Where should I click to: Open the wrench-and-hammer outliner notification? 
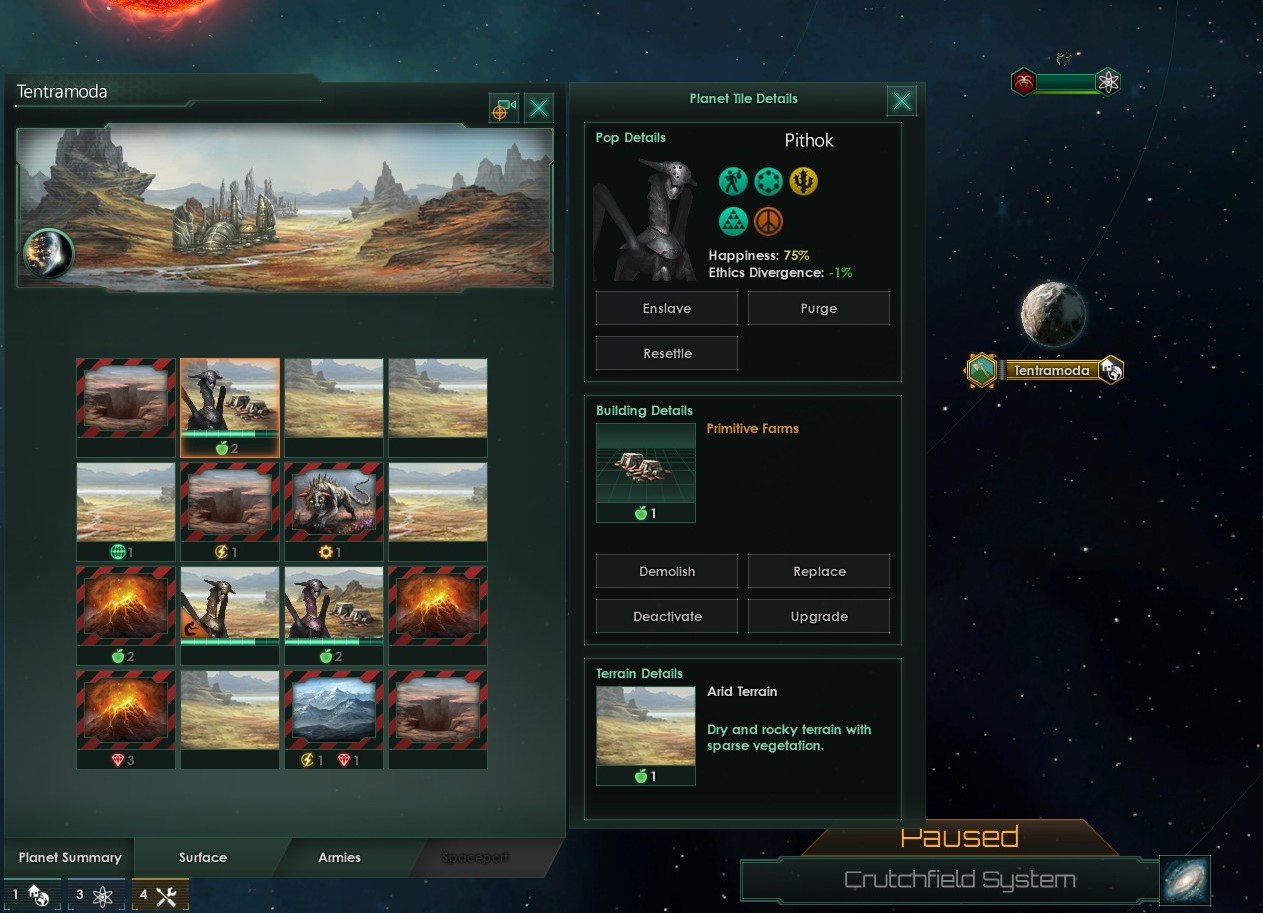[157, 894]
